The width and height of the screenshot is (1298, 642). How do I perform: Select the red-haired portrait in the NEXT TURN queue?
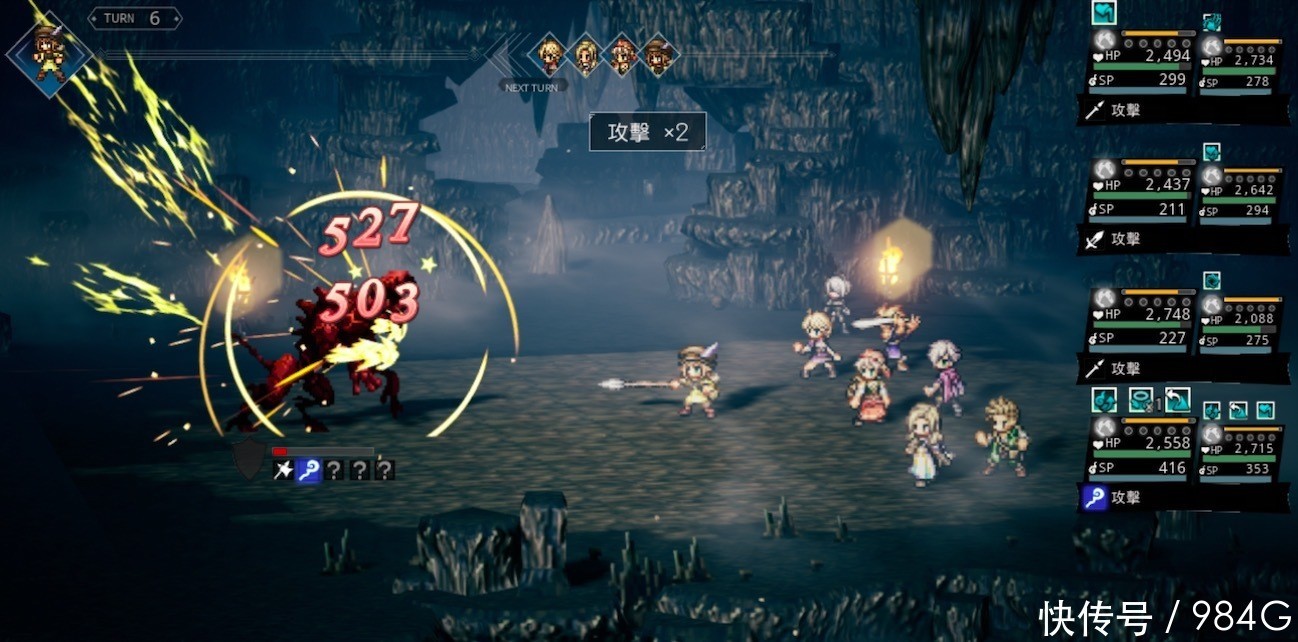(x=622, y=56)
